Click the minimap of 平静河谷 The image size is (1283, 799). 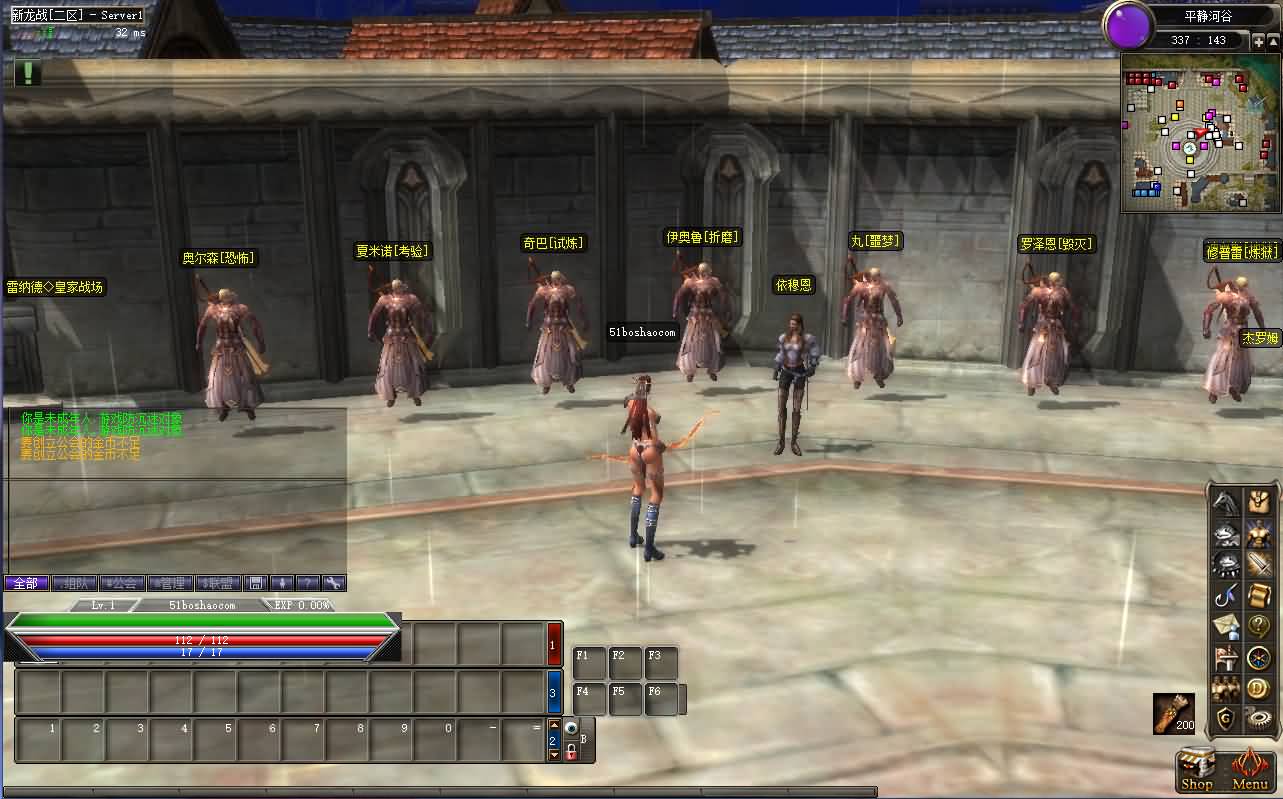click(x=1186, y=134)
